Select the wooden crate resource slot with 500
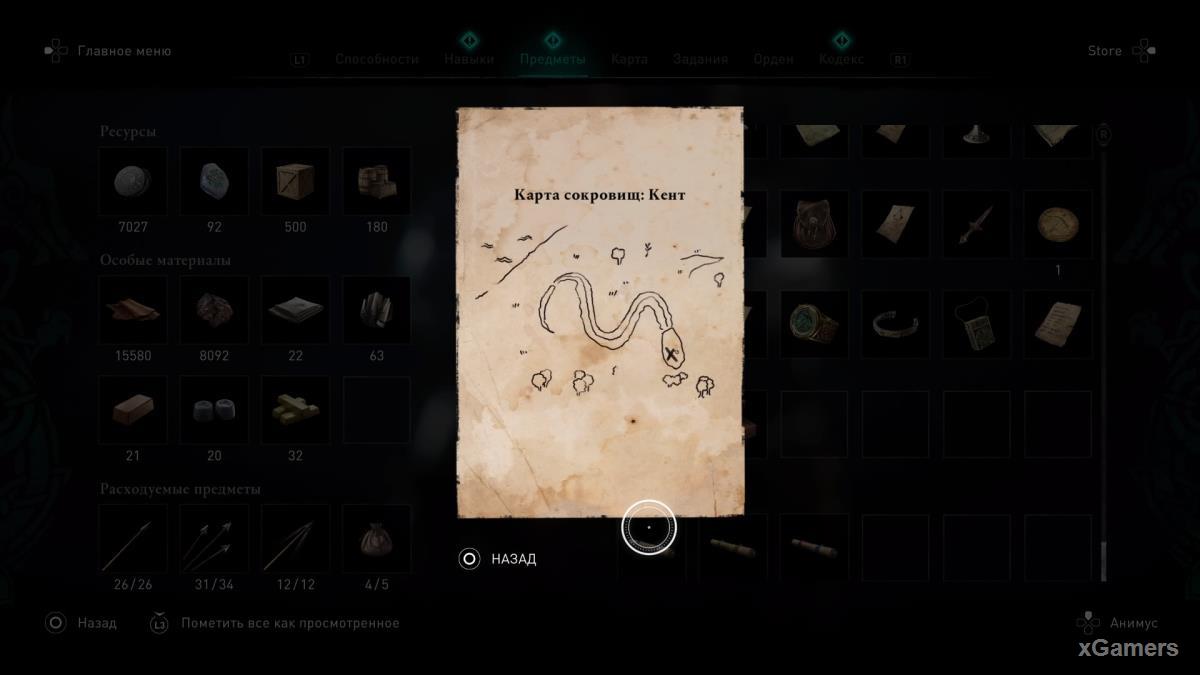Image resolution: width=1200 pixels, height=675 pixels. 295,182
